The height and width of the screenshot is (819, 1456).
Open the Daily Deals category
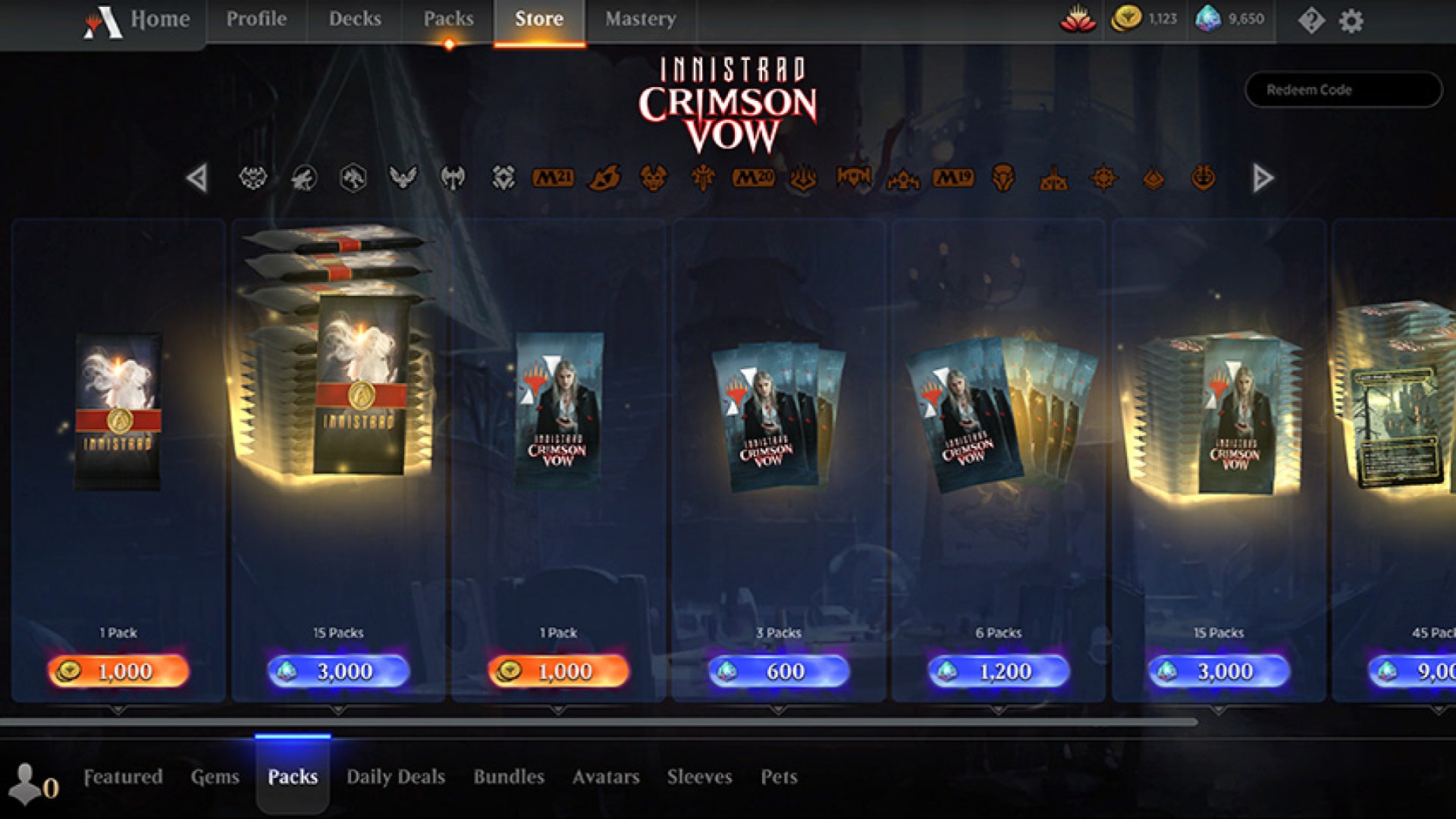click(395, 777)
